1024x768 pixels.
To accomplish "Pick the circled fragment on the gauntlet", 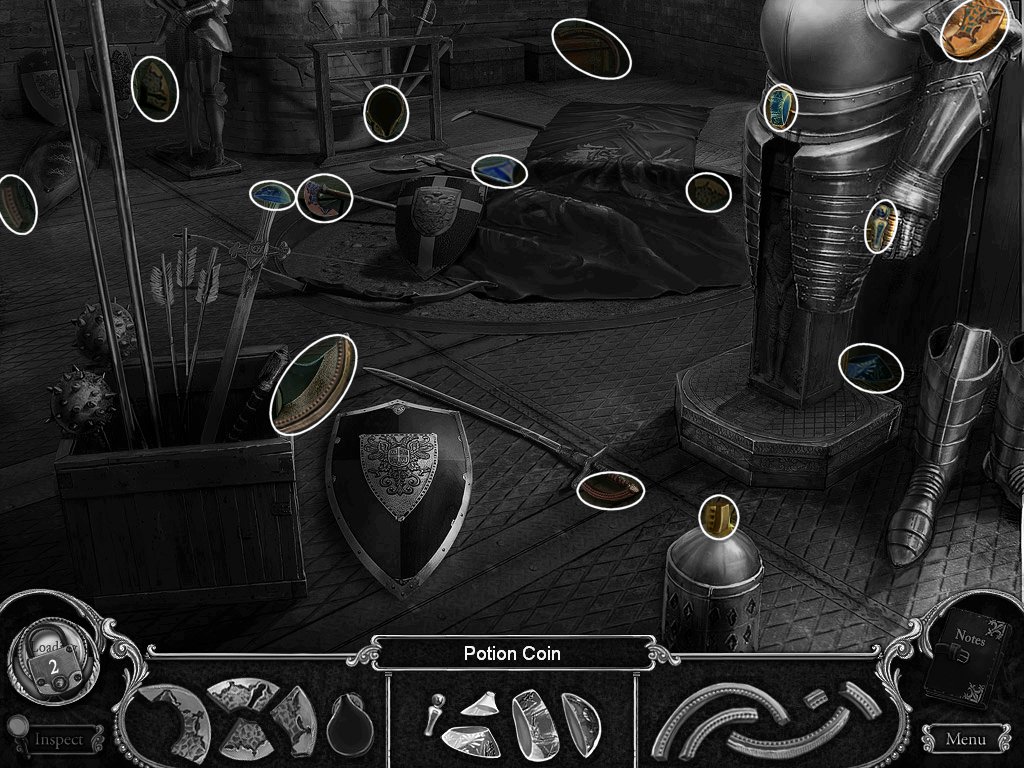I will coord(880,226).
